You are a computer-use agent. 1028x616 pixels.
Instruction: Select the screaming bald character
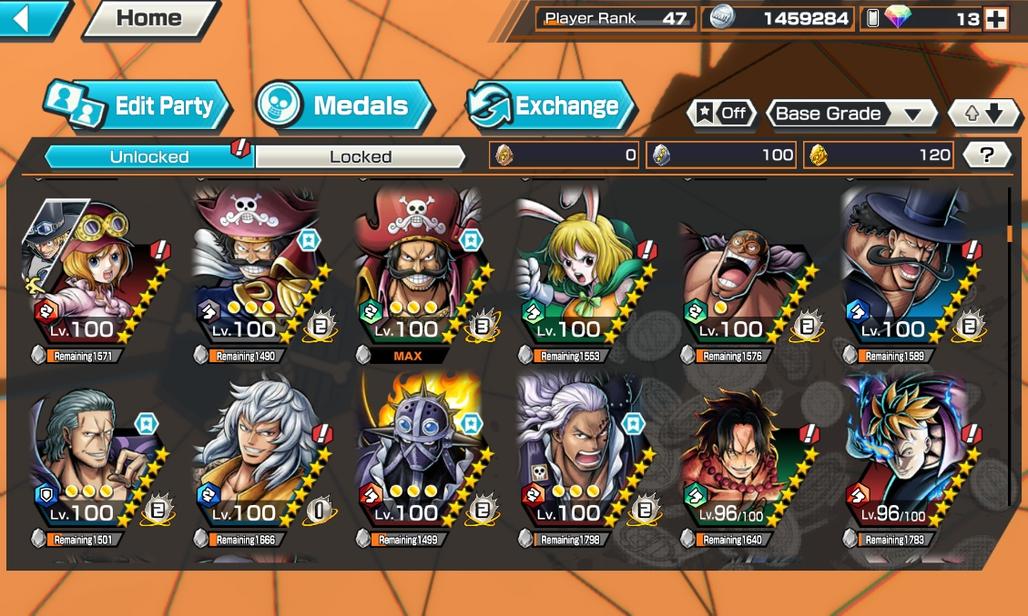(x=742, y=270)
